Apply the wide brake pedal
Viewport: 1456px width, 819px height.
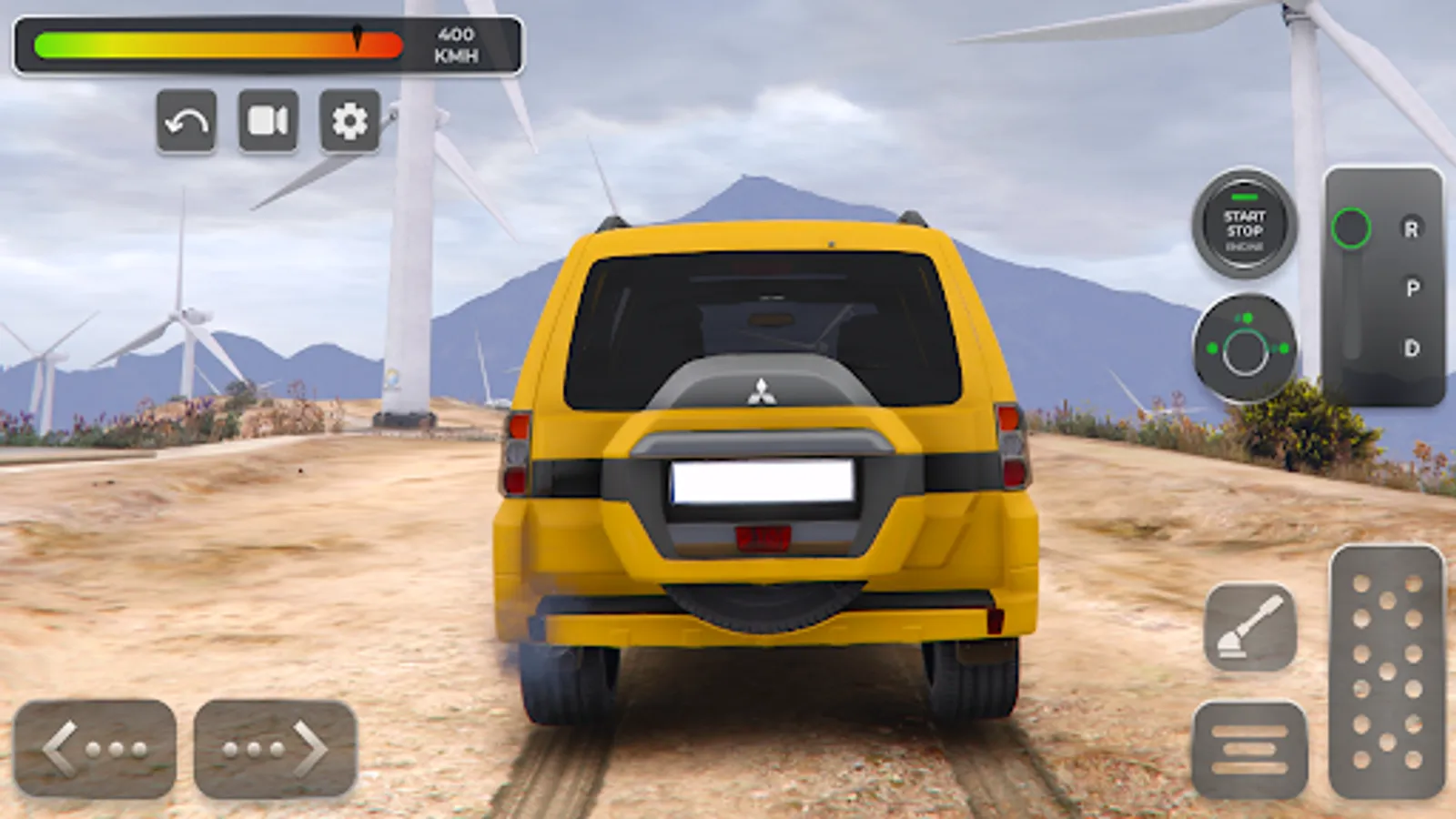tap(1249, 750)
